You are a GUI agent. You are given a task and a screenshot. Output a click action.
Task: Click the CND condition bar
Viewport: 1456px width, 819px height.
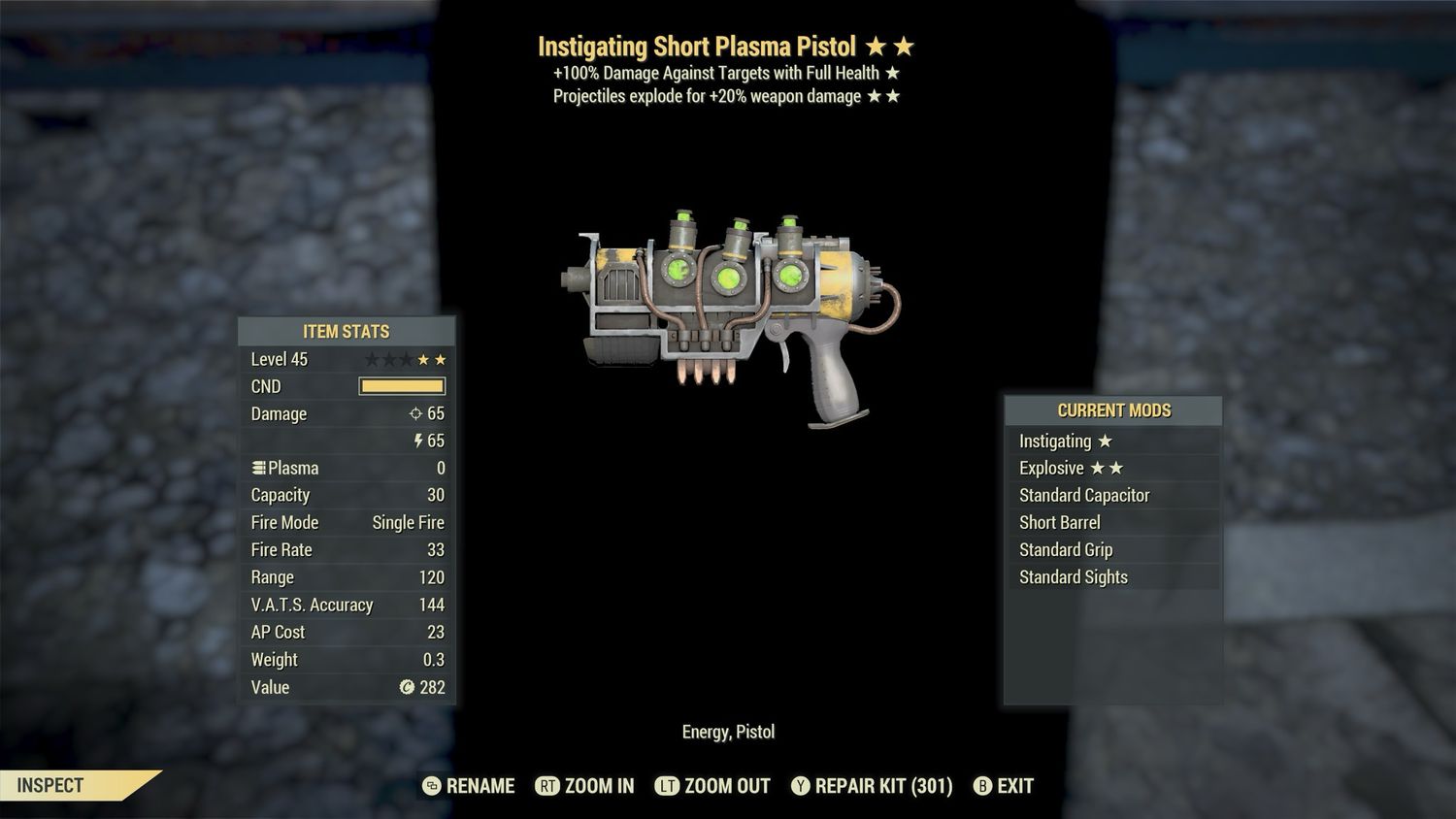[401, 386]
